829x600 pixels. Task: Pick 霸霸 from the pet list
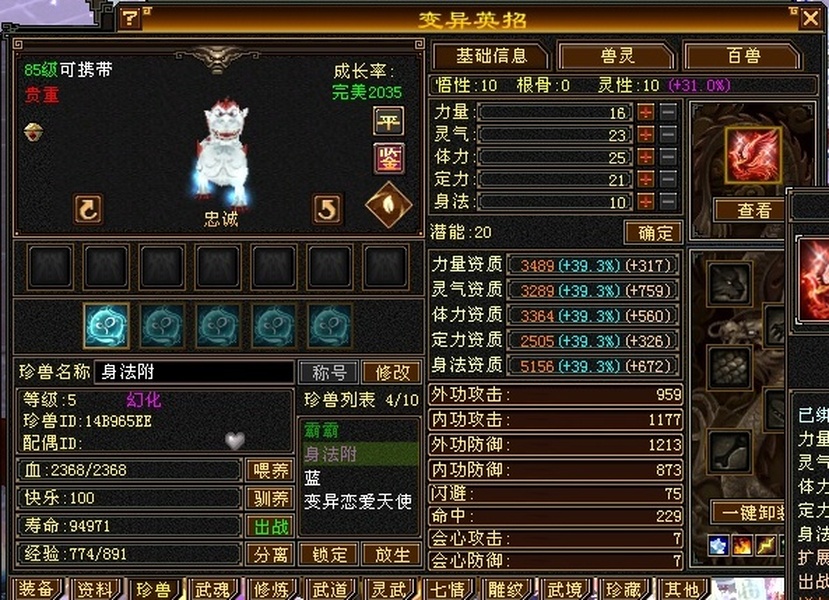click(320, 431)
